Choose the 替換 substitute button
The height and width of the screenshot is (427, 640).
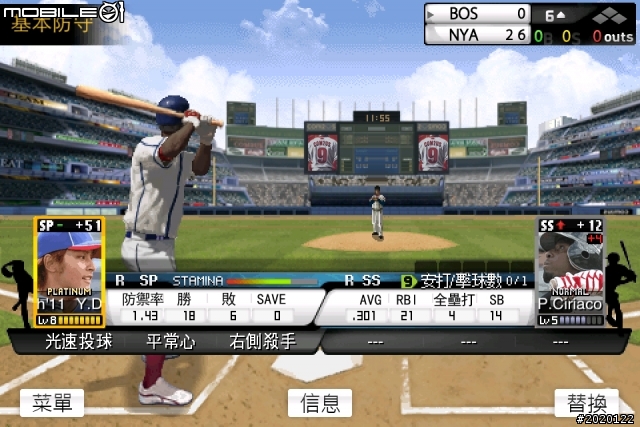(587, 402)
